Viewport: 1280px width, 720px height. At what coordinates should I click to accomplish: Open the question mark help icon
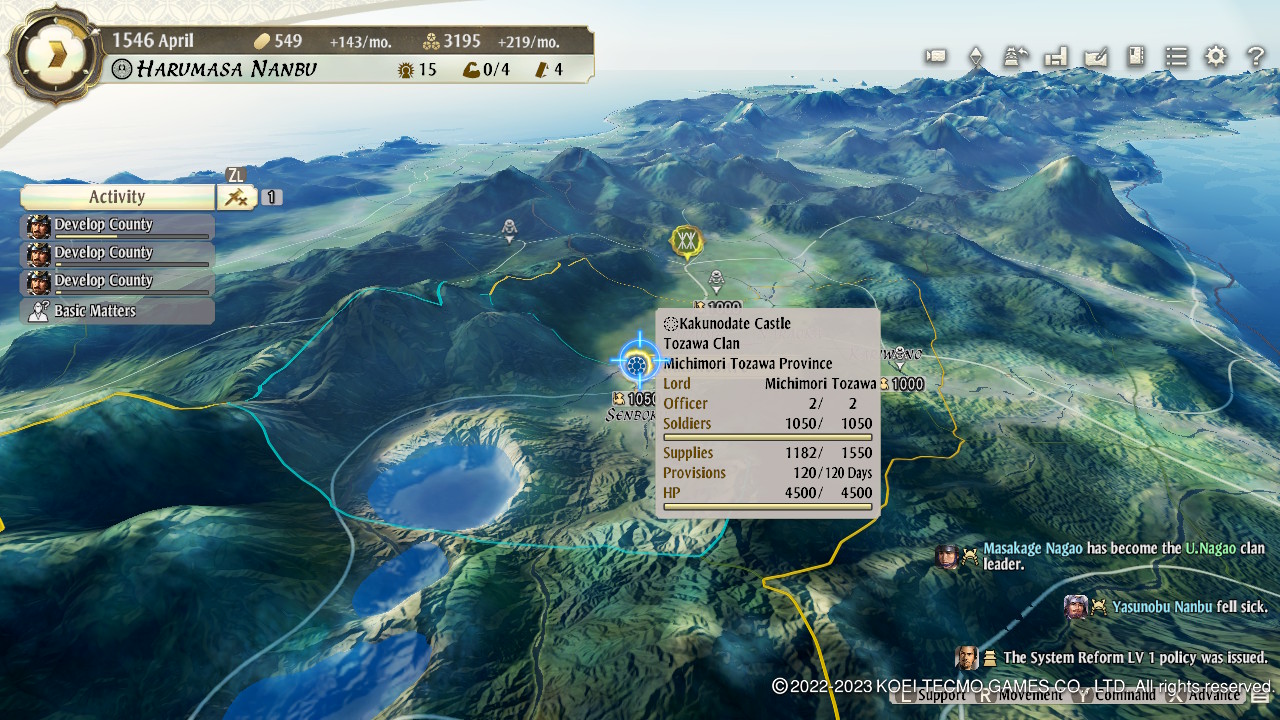[1256, 56]
